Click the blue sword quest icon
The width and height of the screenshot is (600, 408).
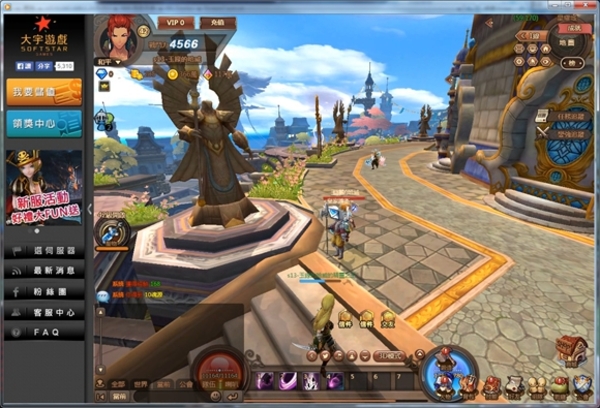pyautogui.click(x=110, y=233)
